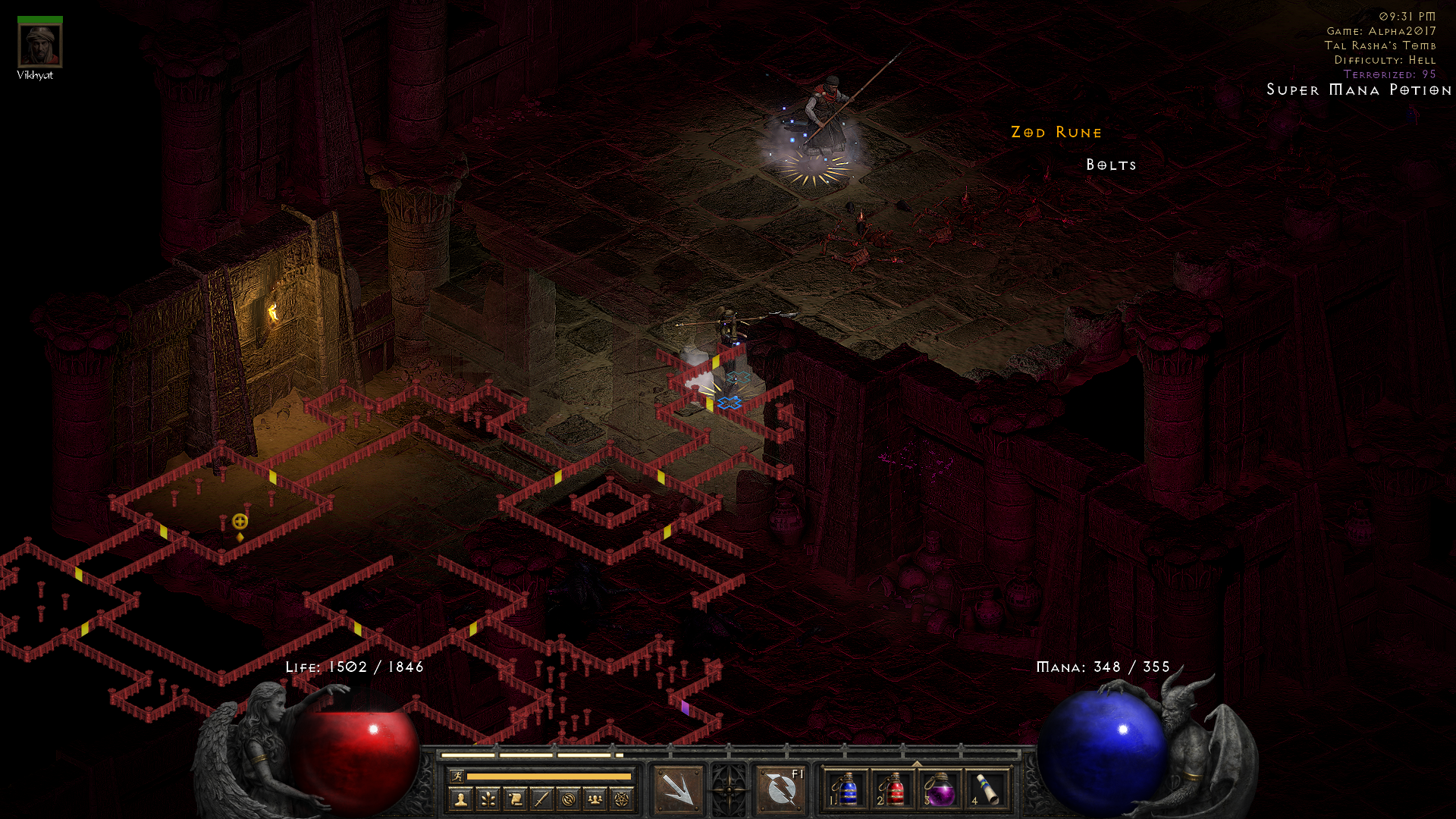Click the round emblem mini panel button
1456x819 pixels.
click(569, 799)
